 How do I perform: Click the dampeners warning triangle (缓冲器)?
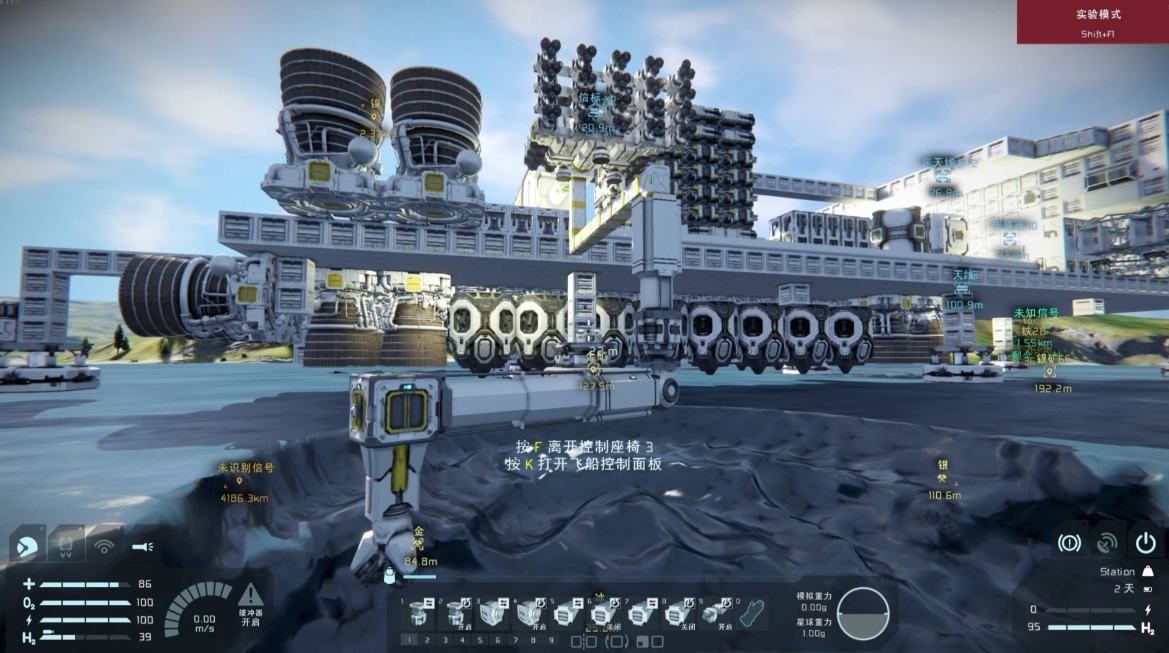tap(250, 595)
